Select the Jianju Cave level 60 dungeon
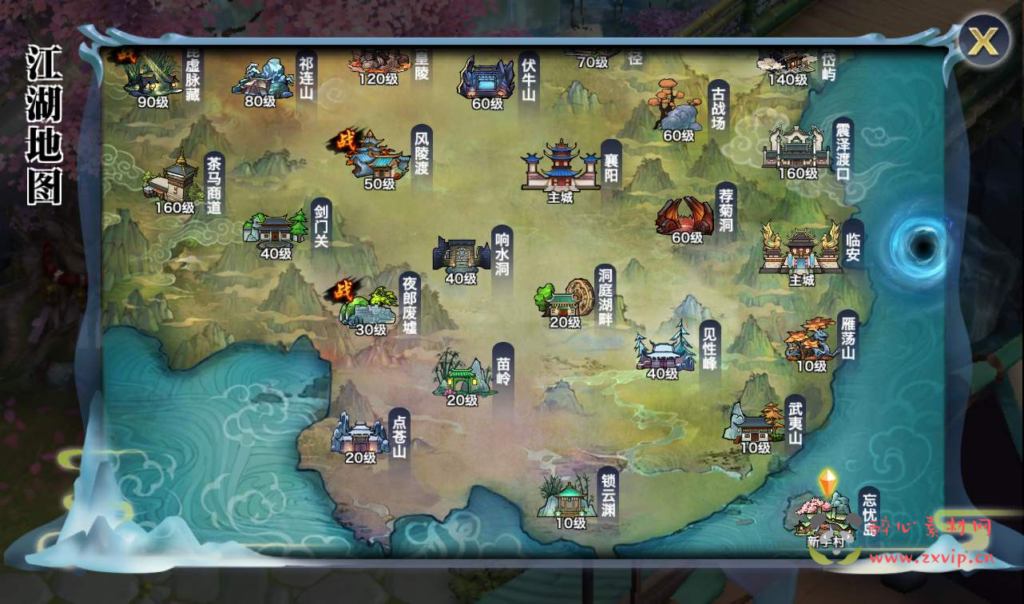1024x604 pixels. coord(686,216)
